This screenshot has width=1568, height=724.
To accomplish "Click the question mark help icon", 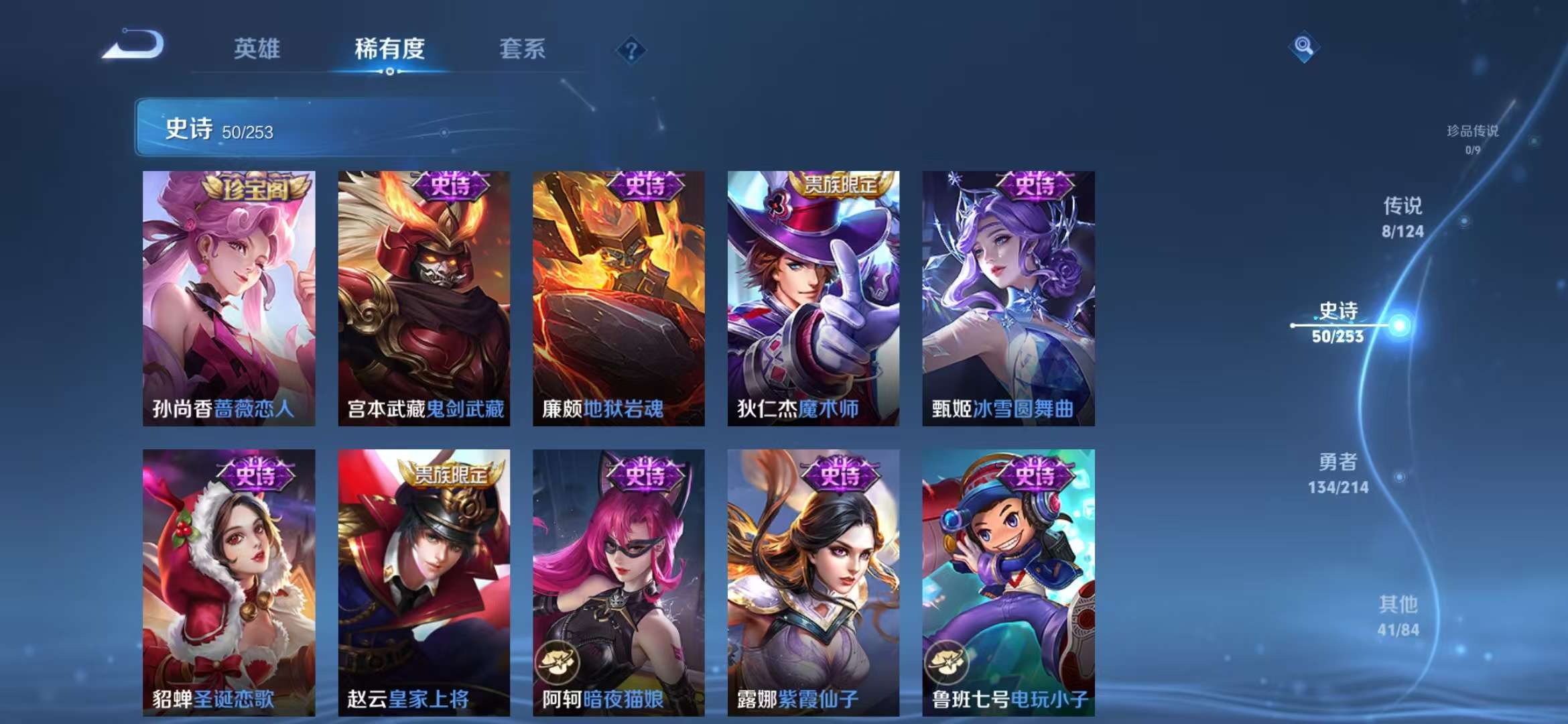I will (x=630, y=49).
